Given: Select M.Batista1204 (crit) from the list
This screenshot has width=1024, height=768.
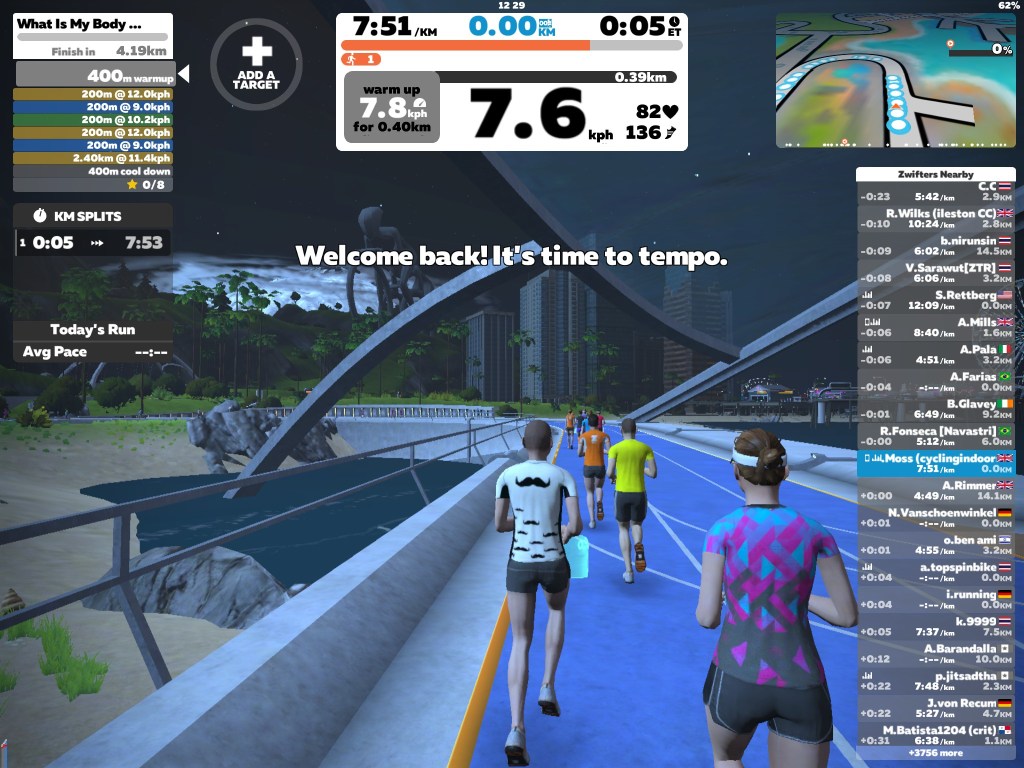Looking at the screenshot, I should tap(936, 734).
